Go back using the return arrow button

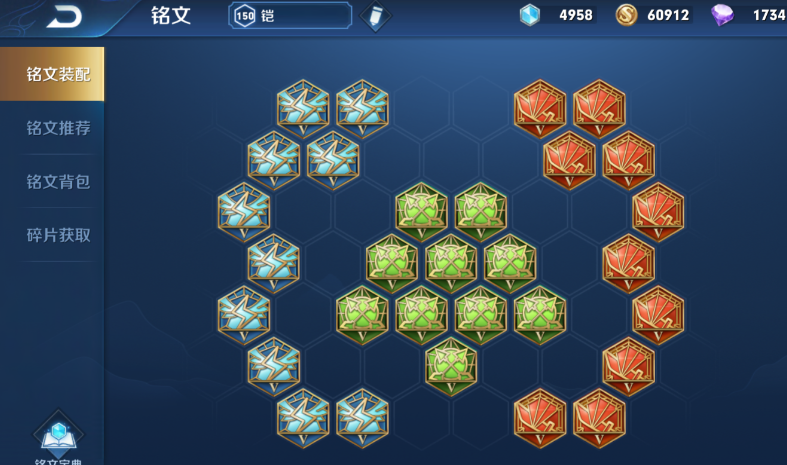coord(64,15)
